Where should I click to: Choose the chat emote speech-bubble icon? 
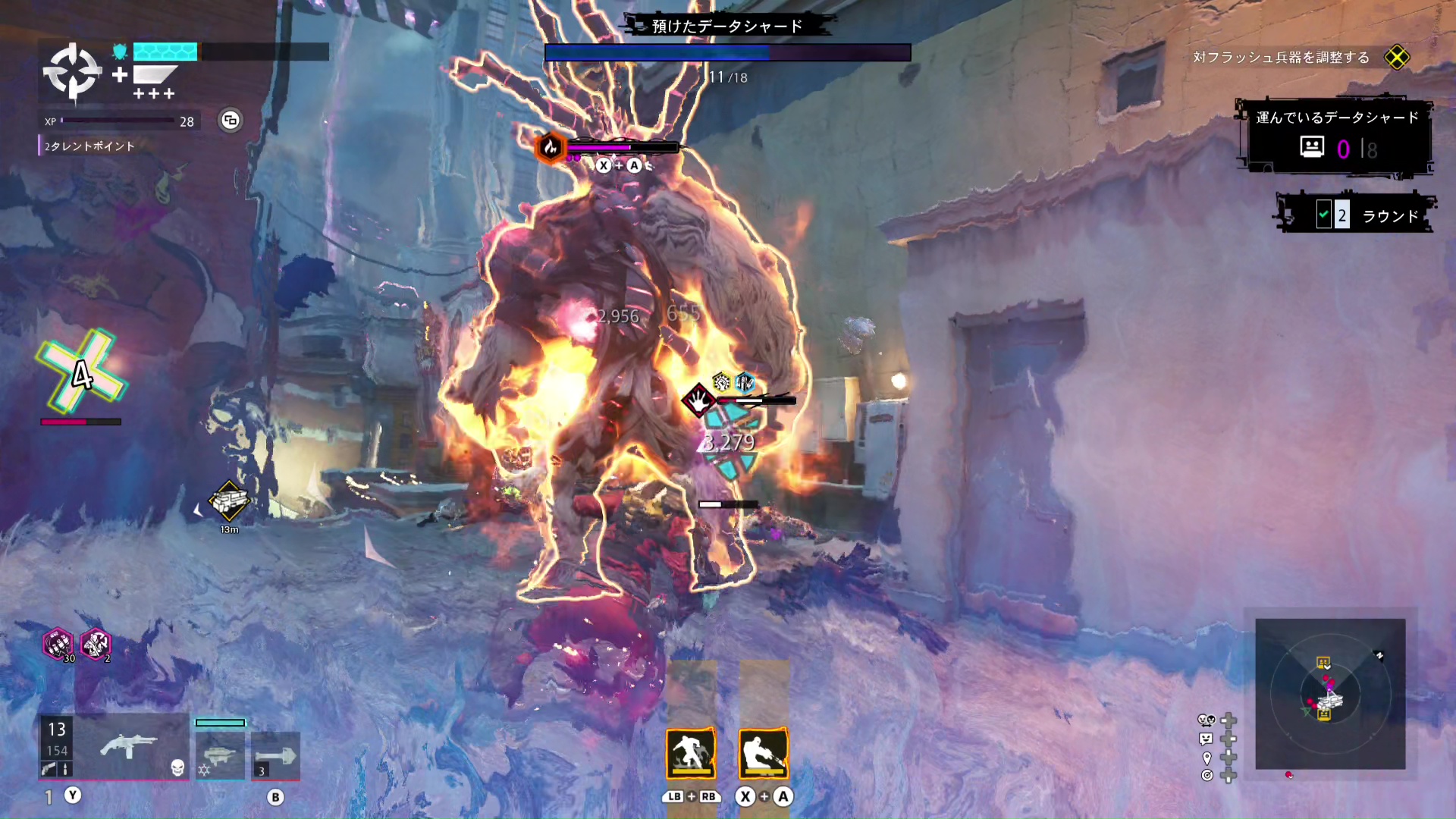1207,739
